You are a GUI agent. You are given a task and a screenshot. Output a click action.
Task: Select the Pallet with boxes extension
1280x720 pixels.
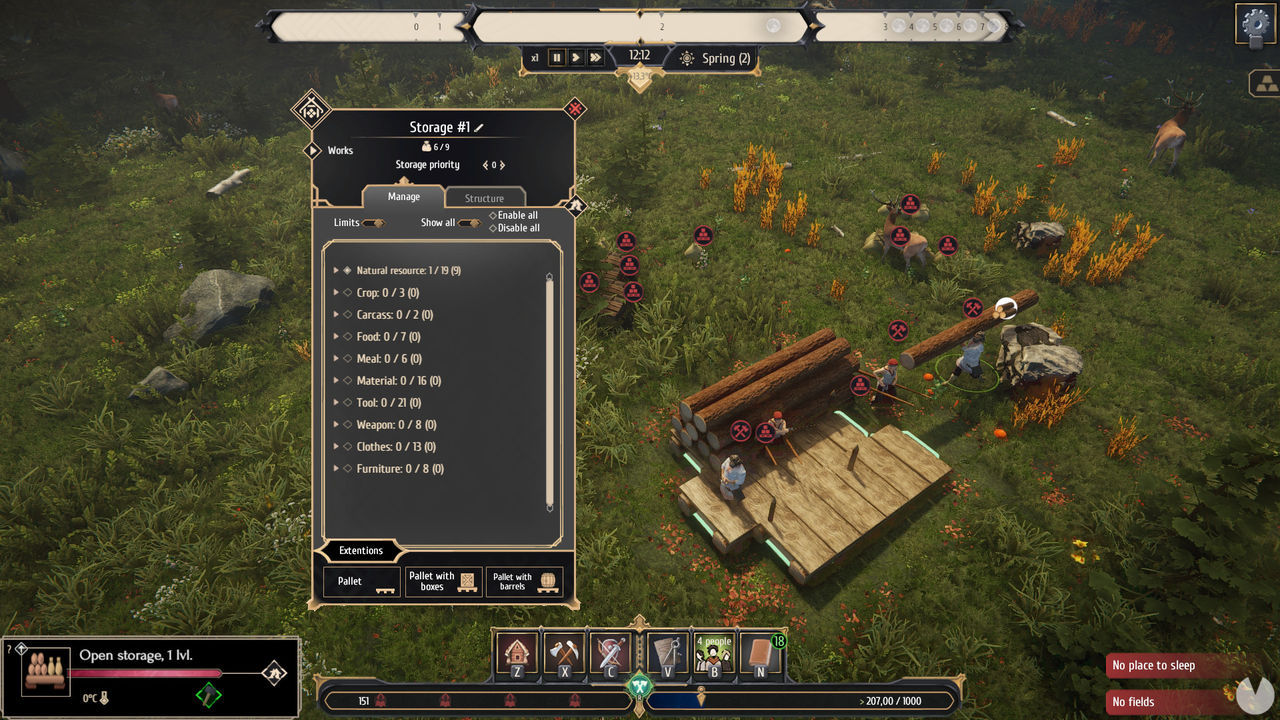pyautogui.click(x=444, y=581)
